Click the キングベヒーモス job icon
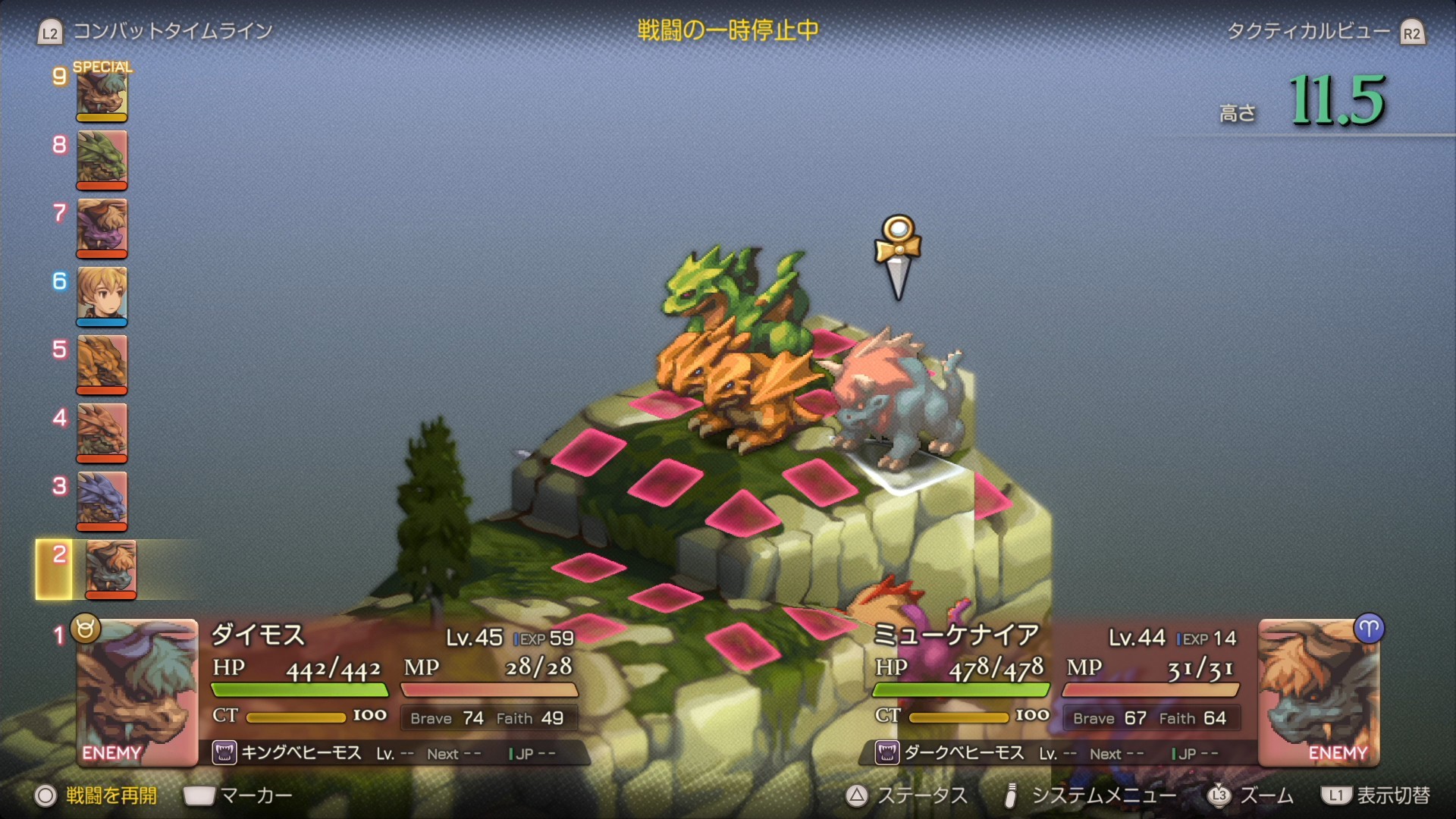The height and width of the screenshot is (819, 1456). [x=224, y=753]
